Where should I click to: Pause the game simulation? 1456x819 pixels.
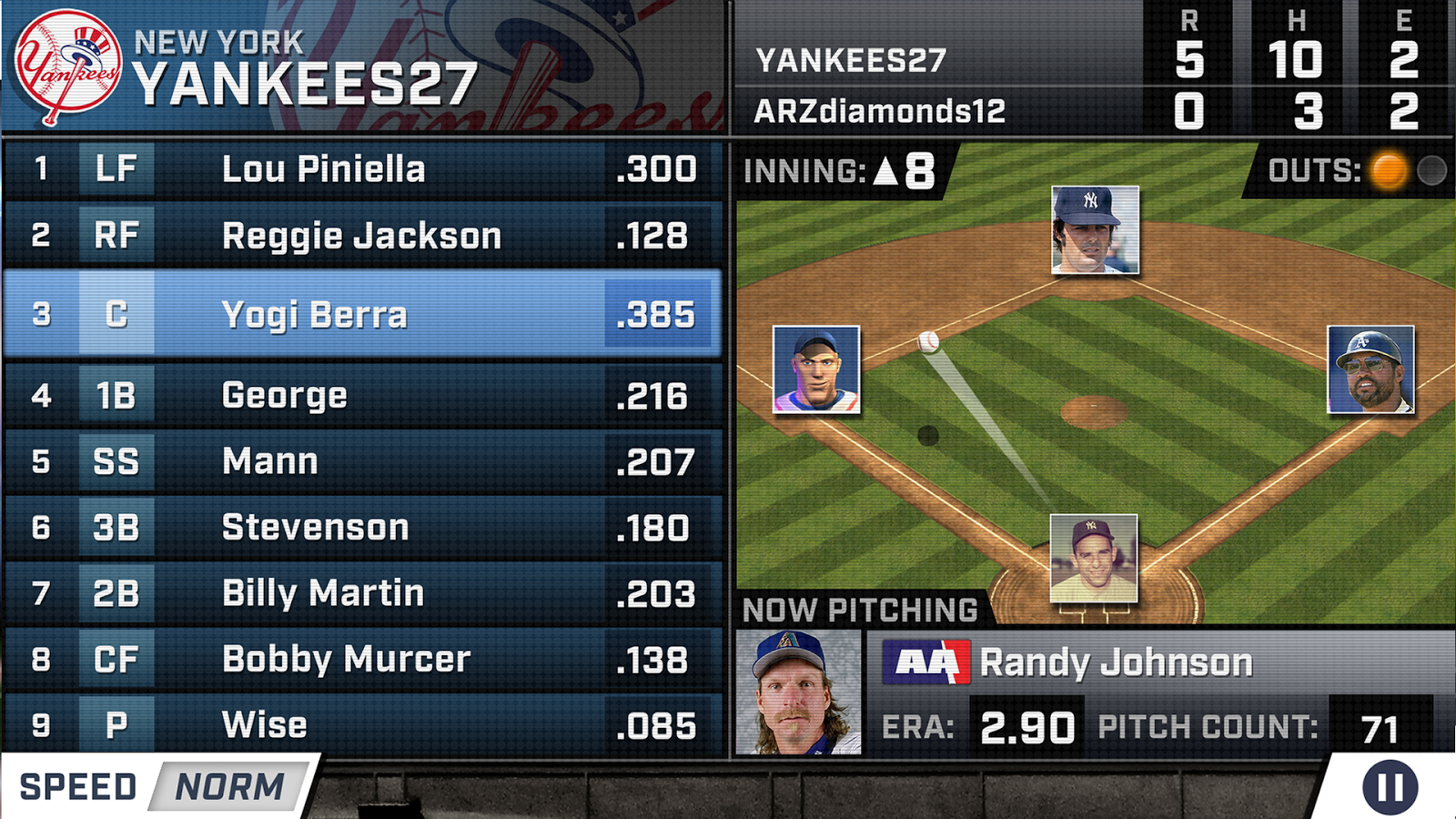click(1390, 787)
